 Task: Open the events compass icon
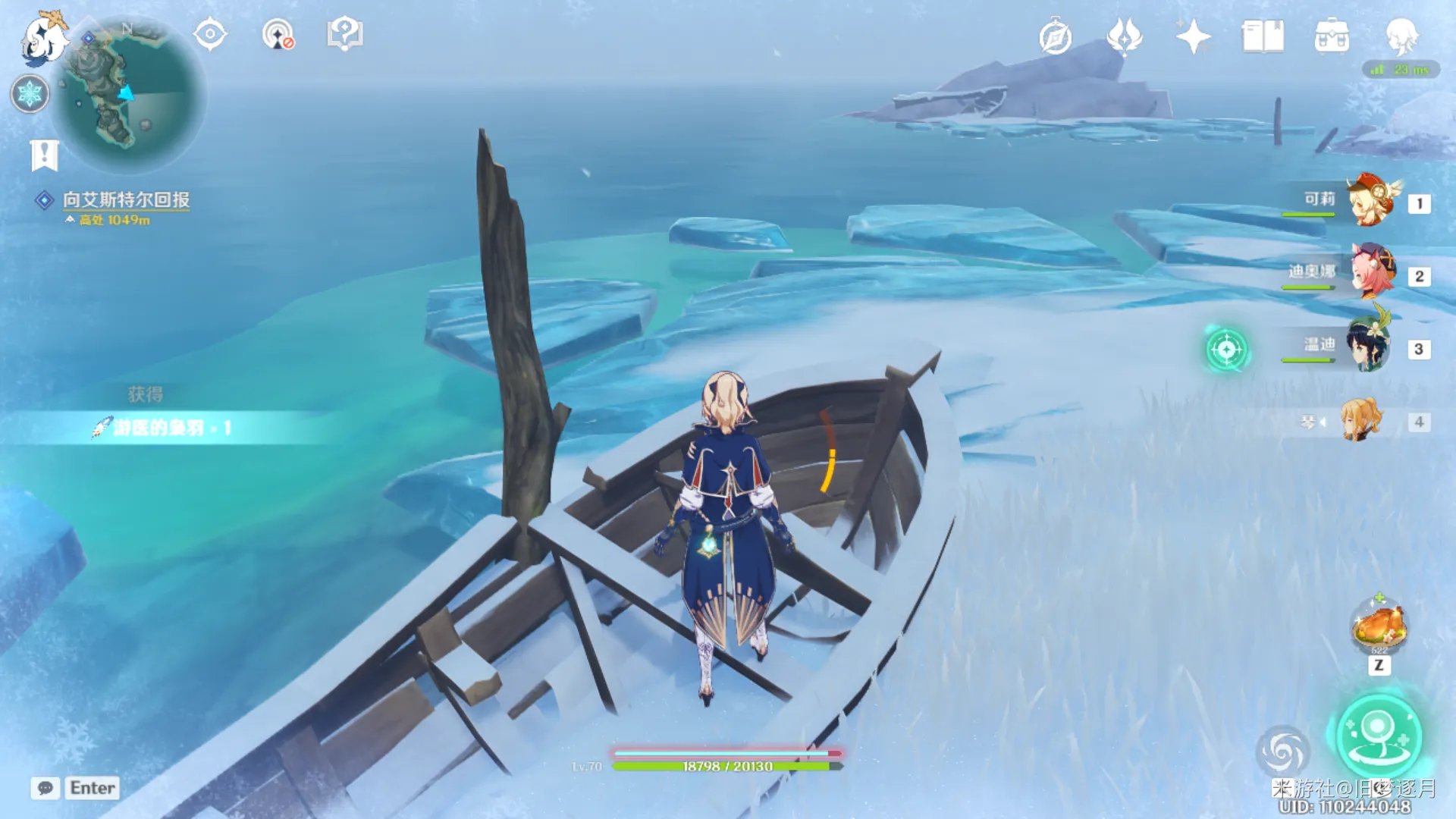point(1055,37)
